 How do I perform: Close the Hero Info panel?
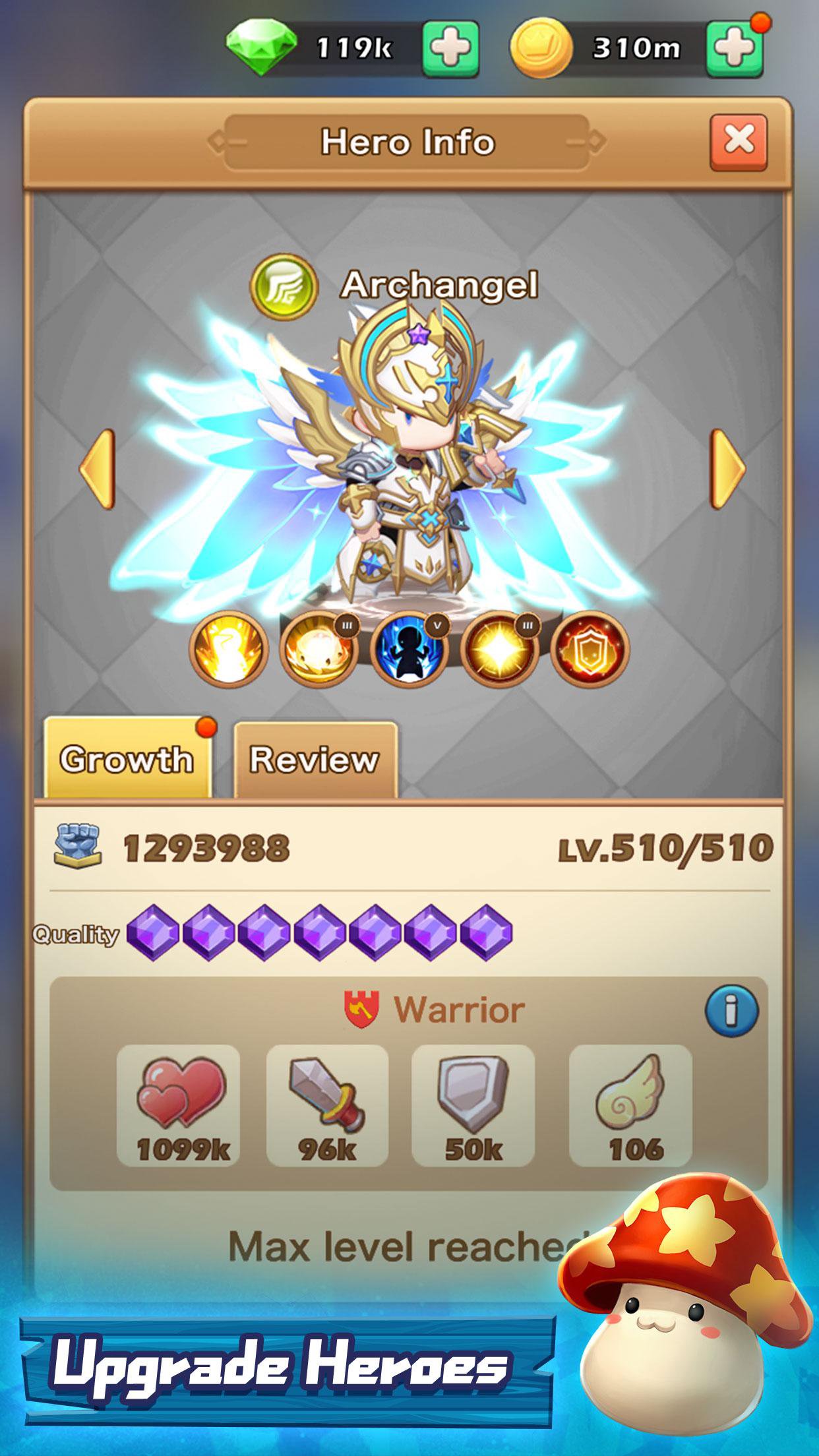739,141
